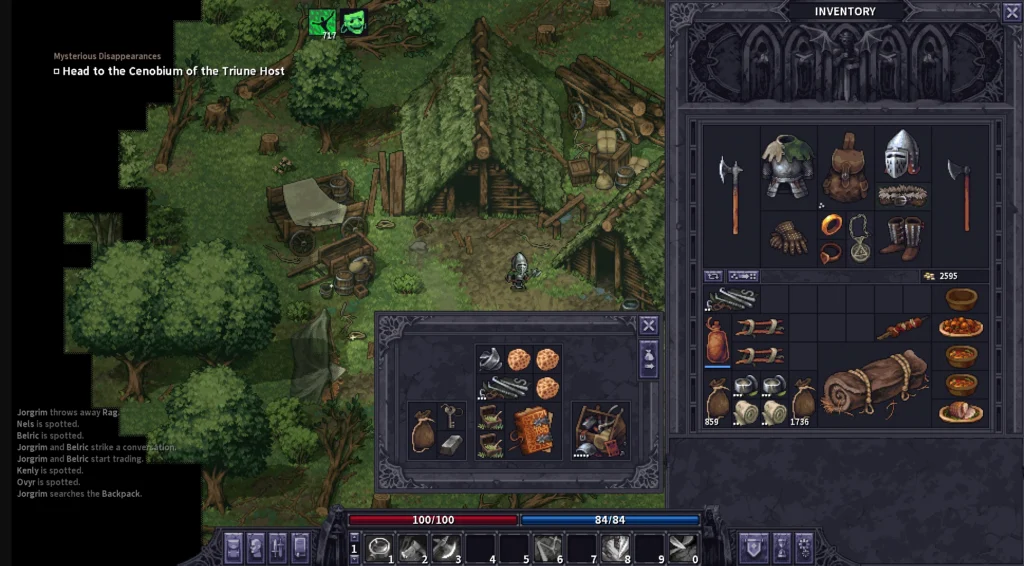Activate the skill in hotbar slot 8
This screenshot has width=1024, height=566.
[615, 547]
